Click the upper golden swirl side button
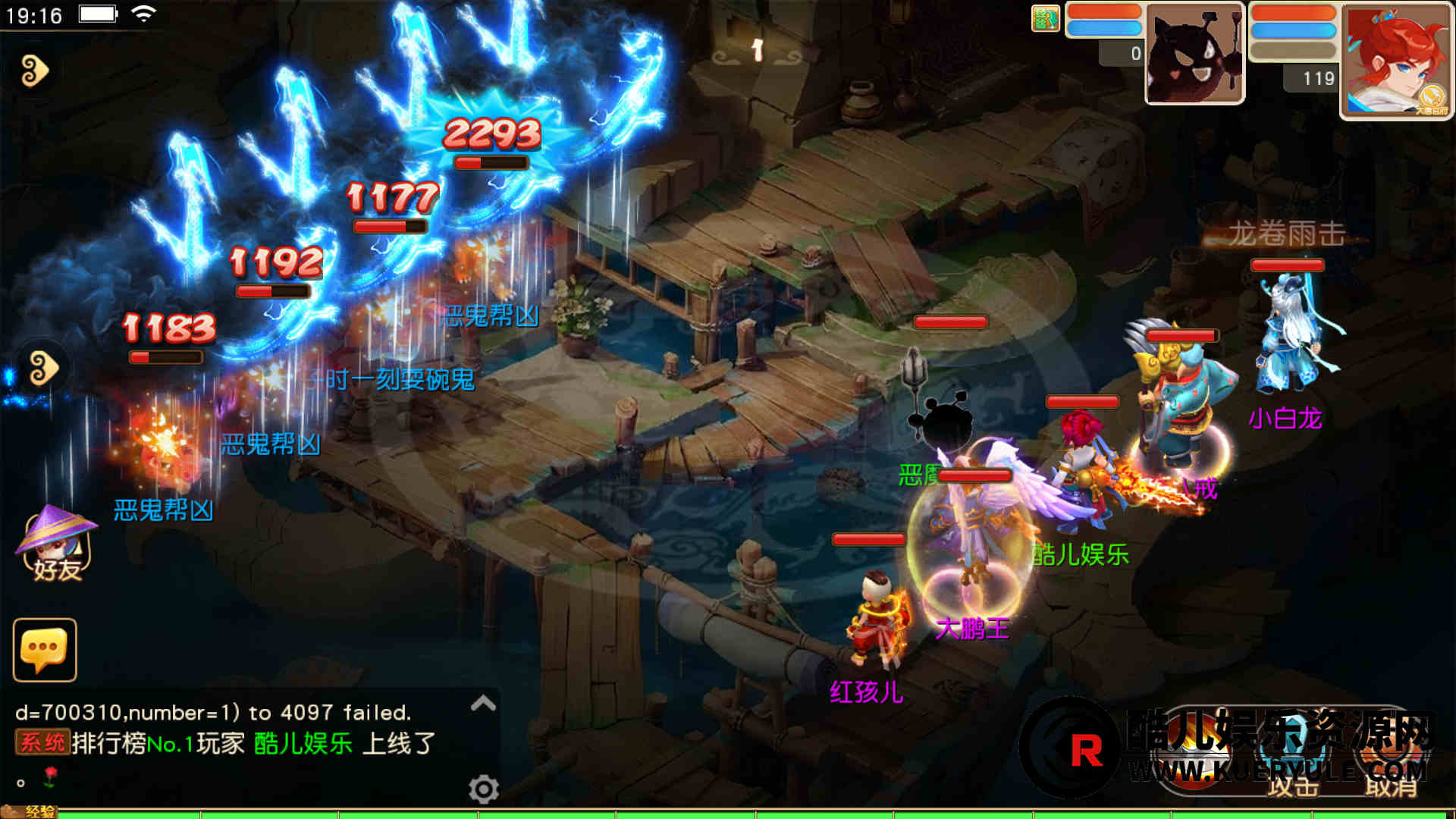This screenshot has height=819, width=1456. pos(34,71)
